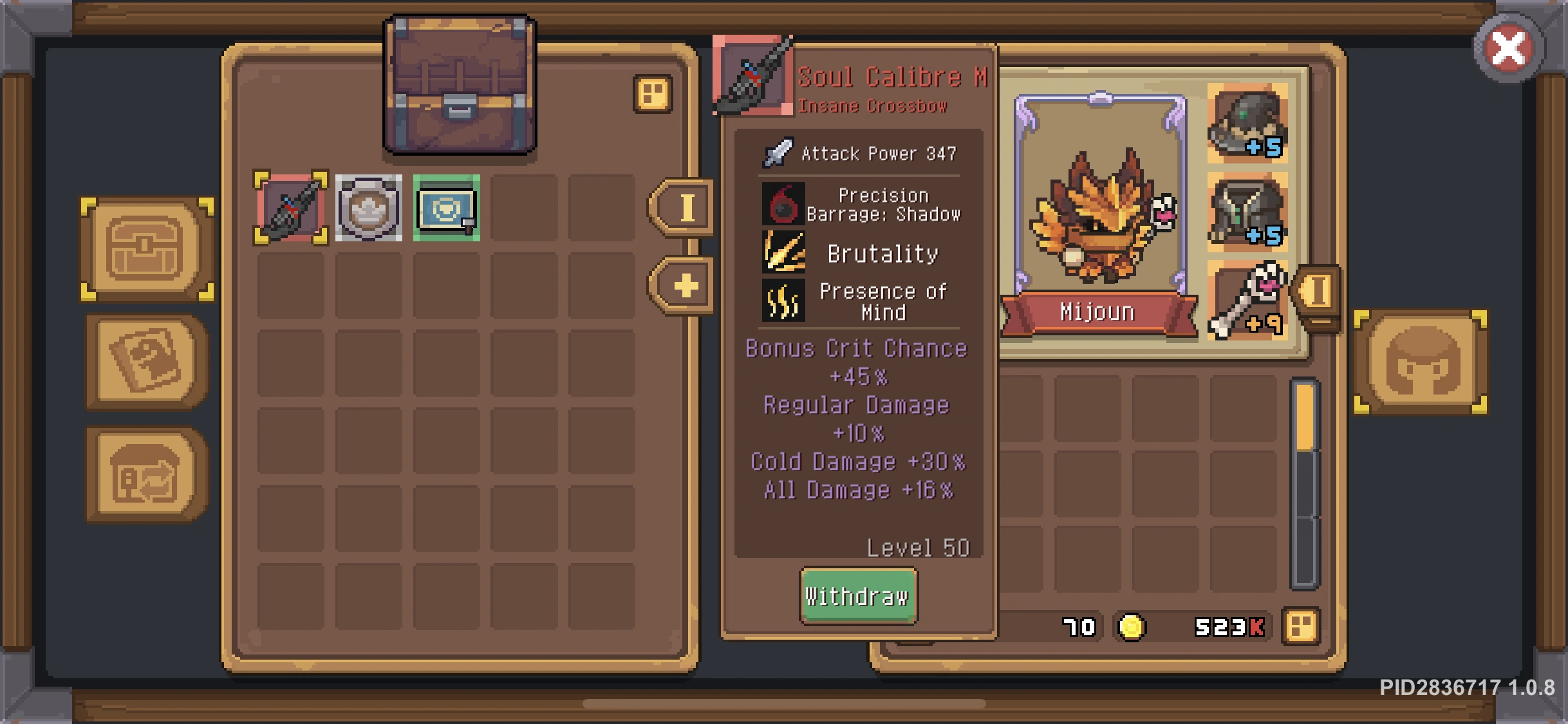Select the shield emblem item in the stash grid
The image size is (1568, 724).
point(367,209)
